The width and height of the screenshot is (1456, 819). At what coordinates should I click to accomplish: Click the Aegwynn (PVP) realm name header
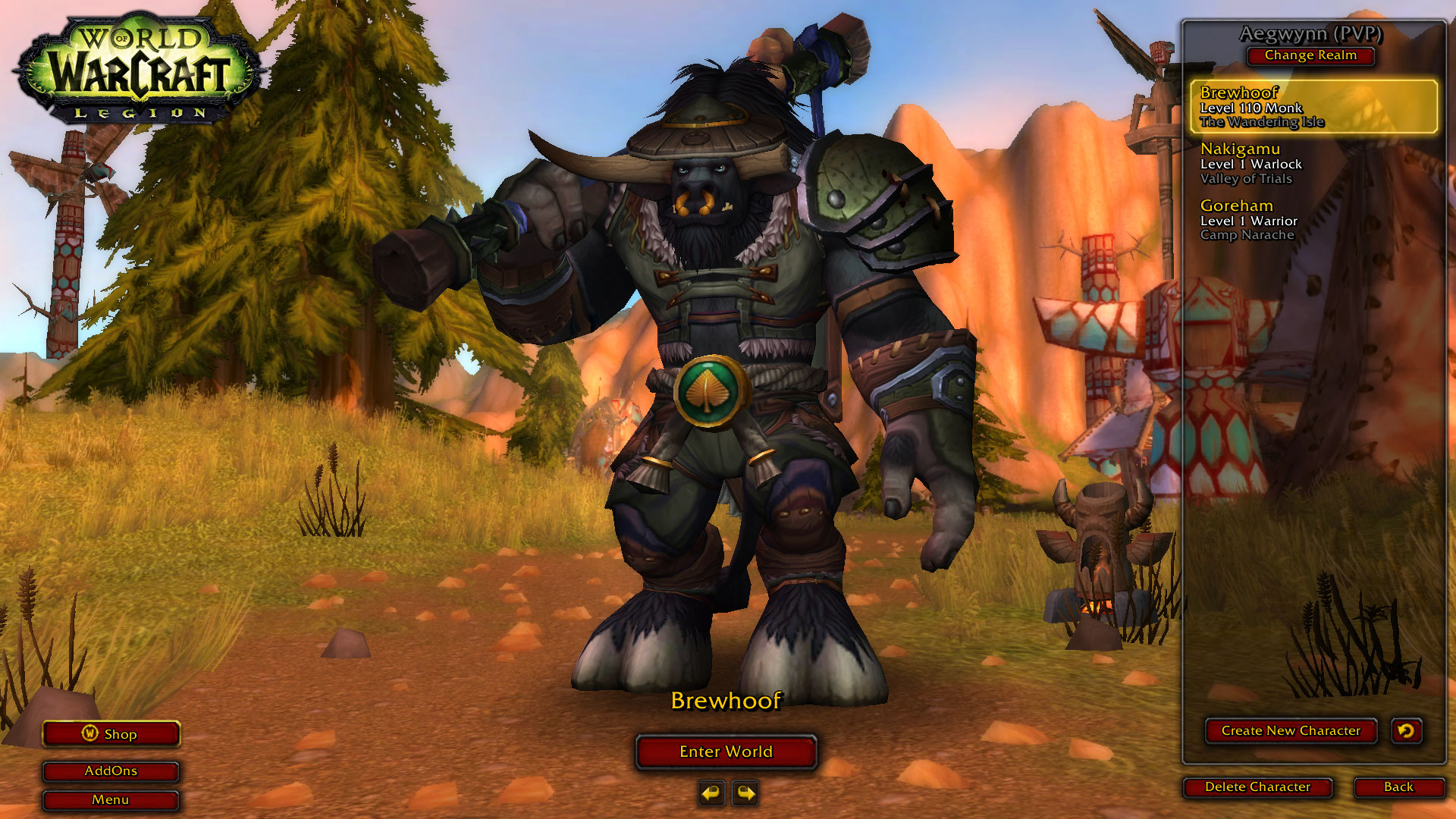click(1310, 33)
